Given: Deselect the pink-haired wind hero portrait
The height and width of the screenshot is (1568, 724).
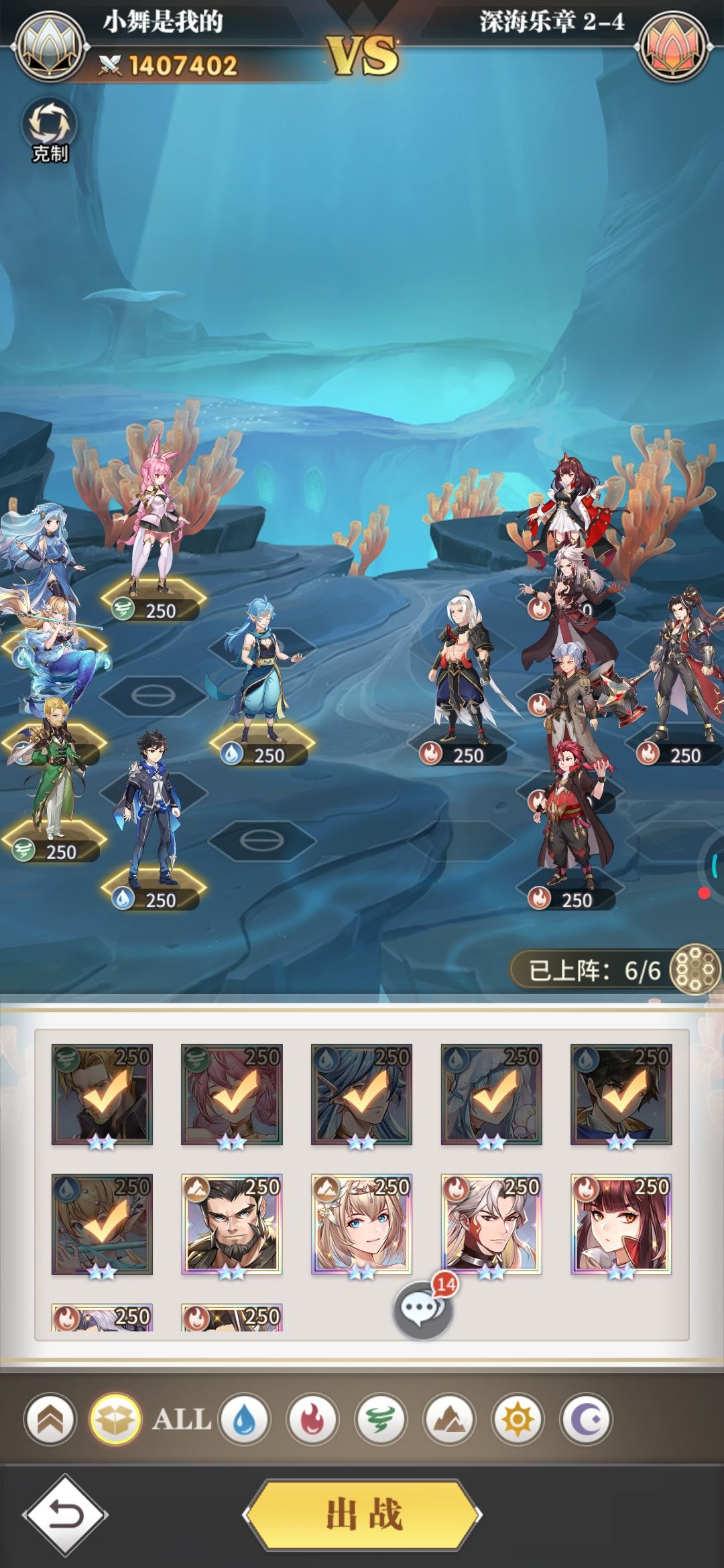Looking at the screenshot, I should [x=232, y=1094].
